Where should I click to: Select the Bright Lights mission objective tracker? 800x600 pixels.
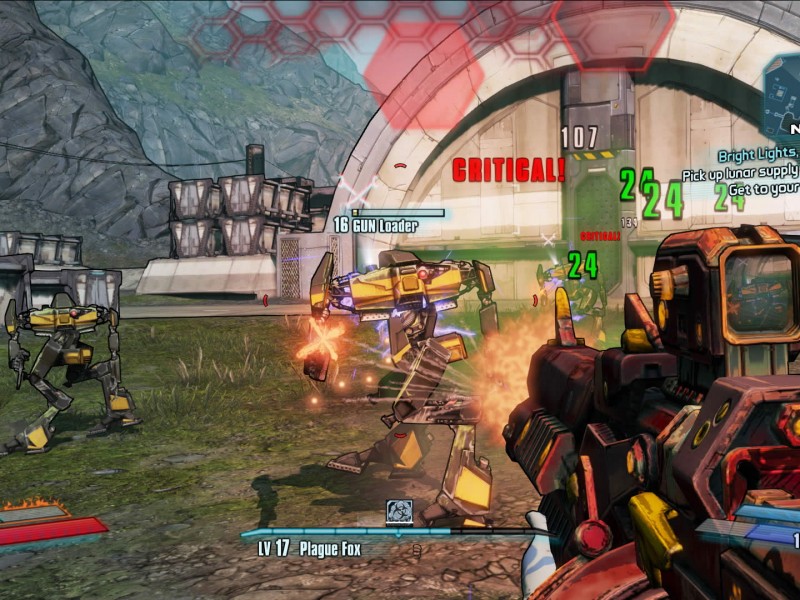[x=758, y=155]
